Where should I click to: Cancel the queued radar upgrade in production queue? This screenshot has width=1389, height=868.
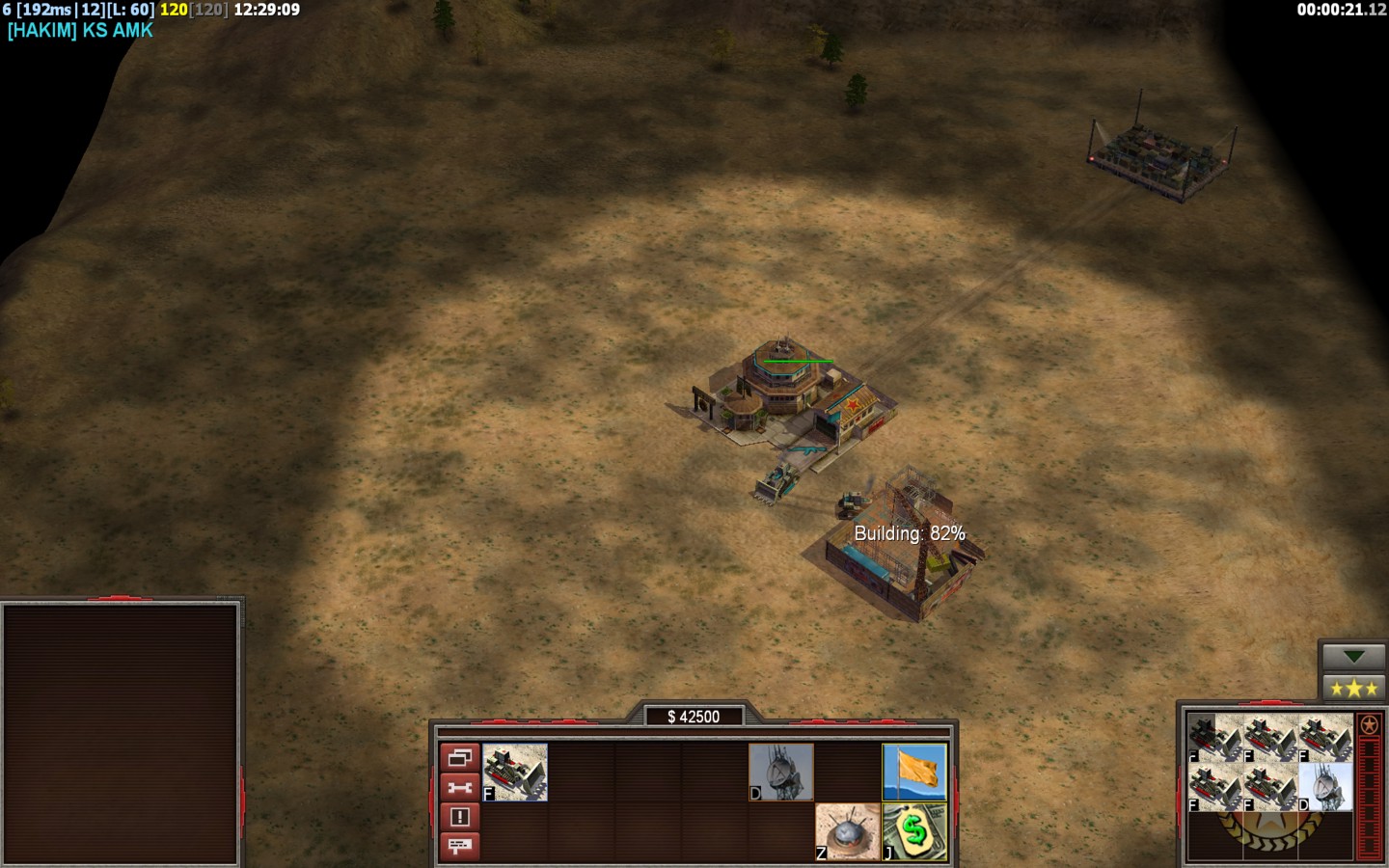pyautogui.click(x=1325, y=787)
